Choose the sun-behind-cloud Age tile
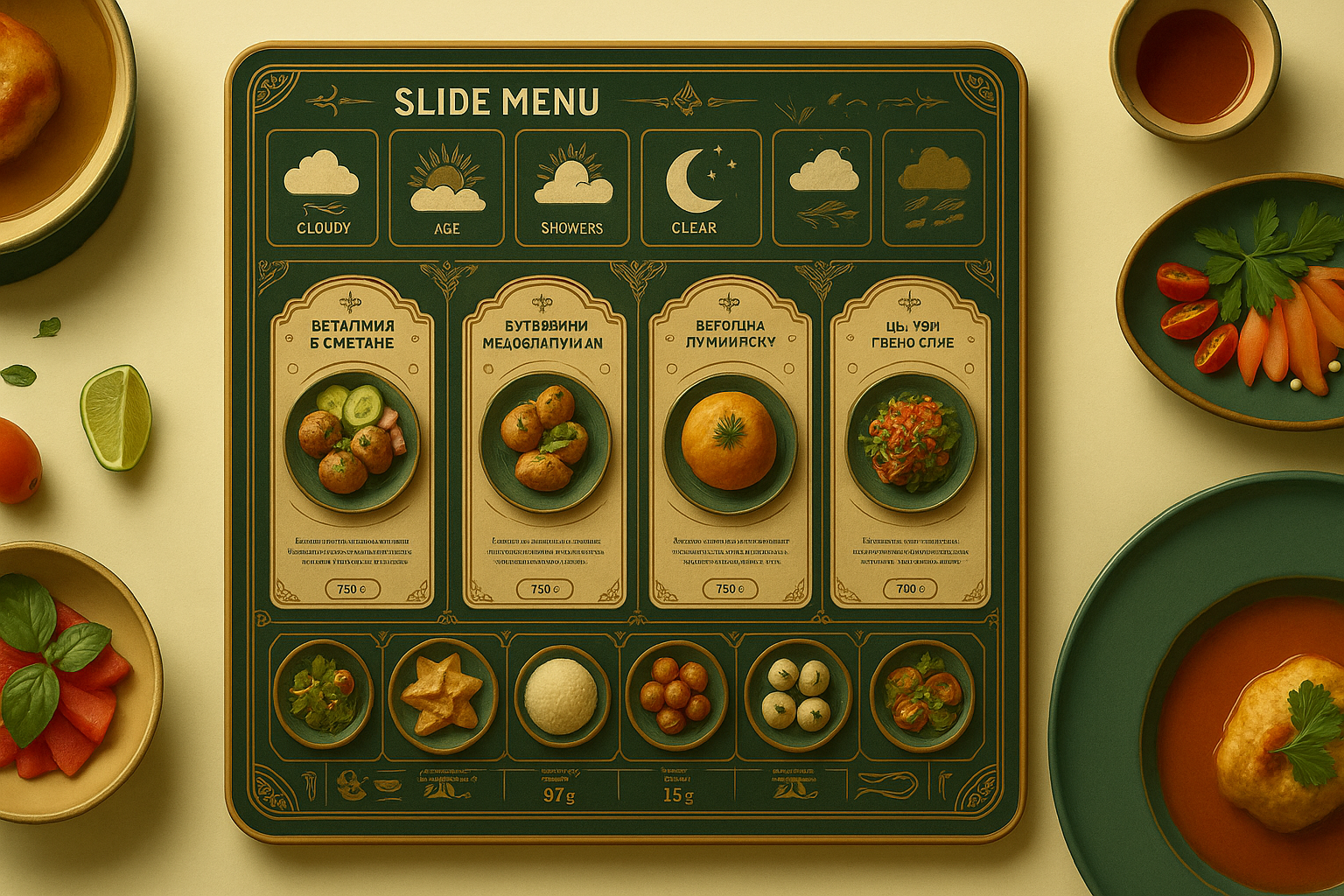 point(446,187)
